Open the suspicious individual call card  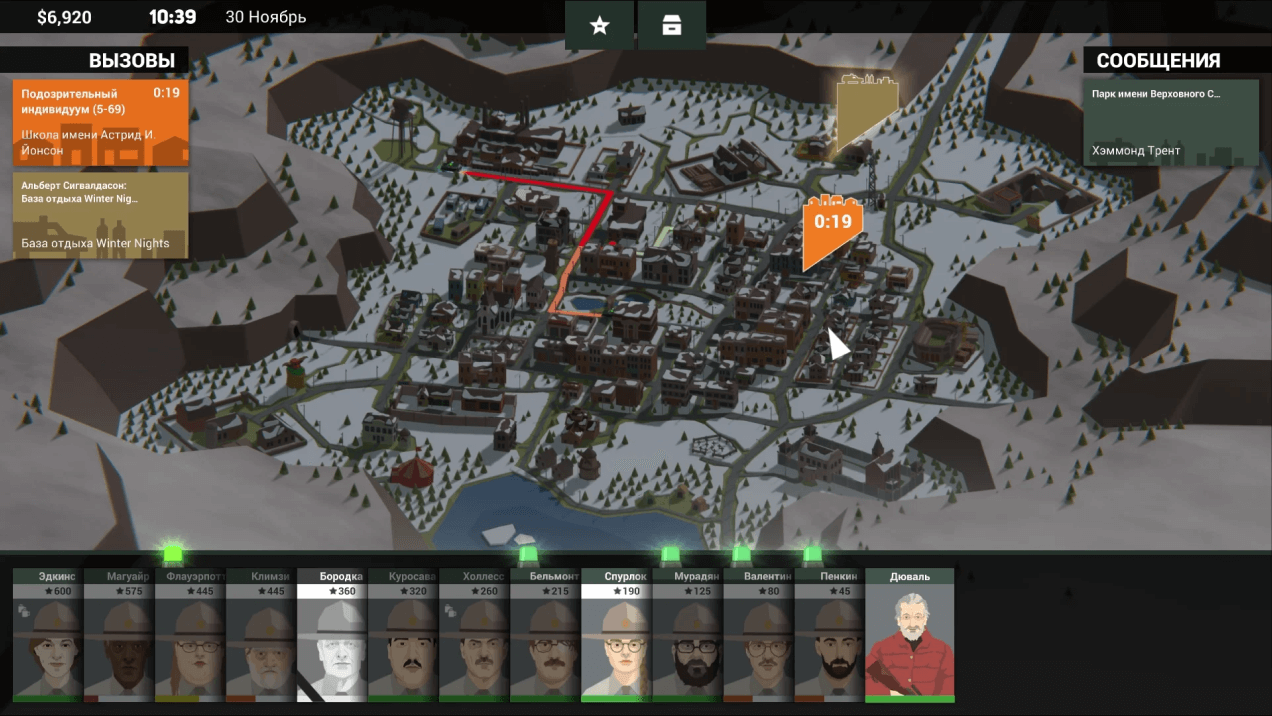101,122
